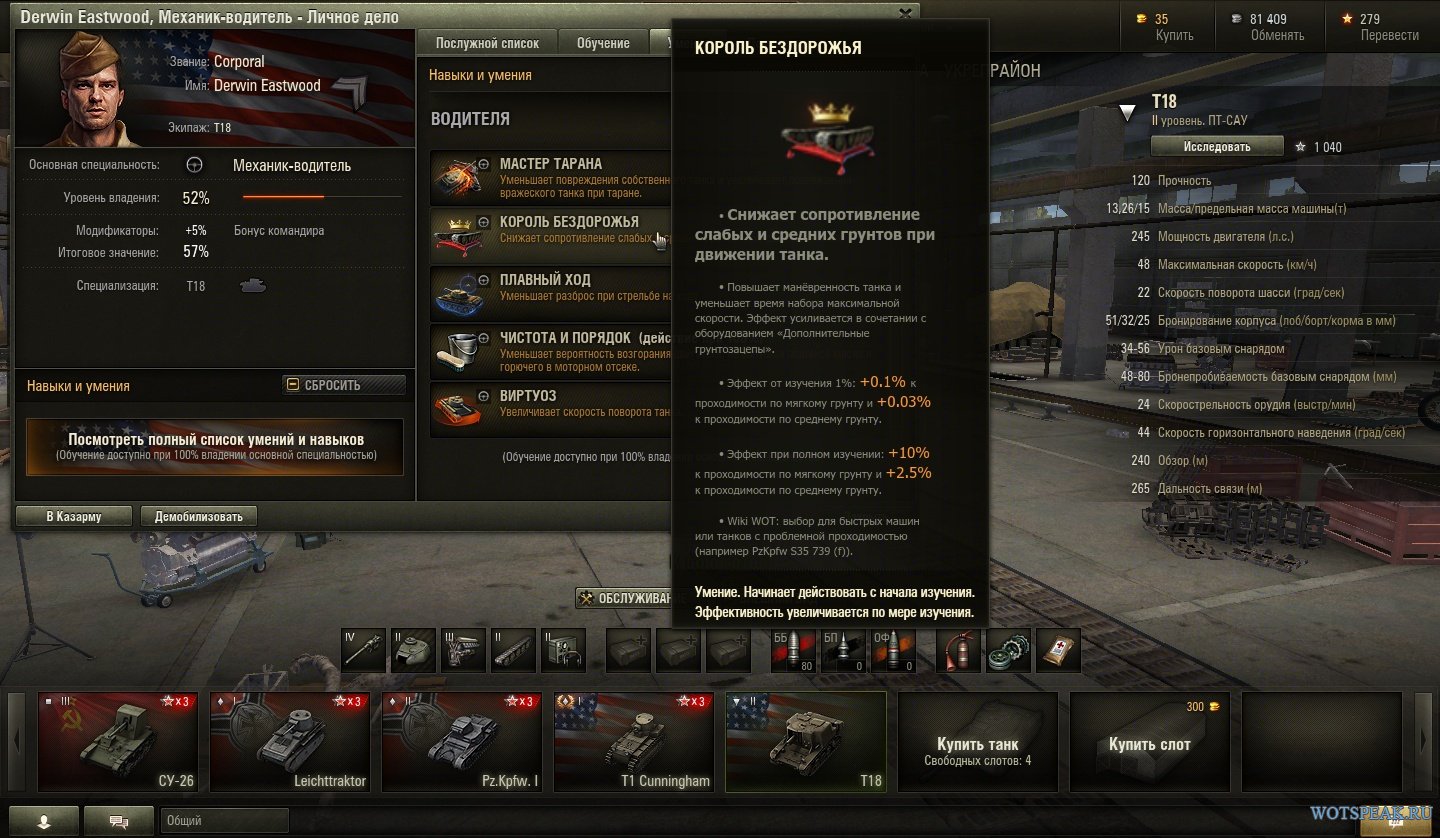Select the Pz.Kpfw. I tank

pos(462,742)
